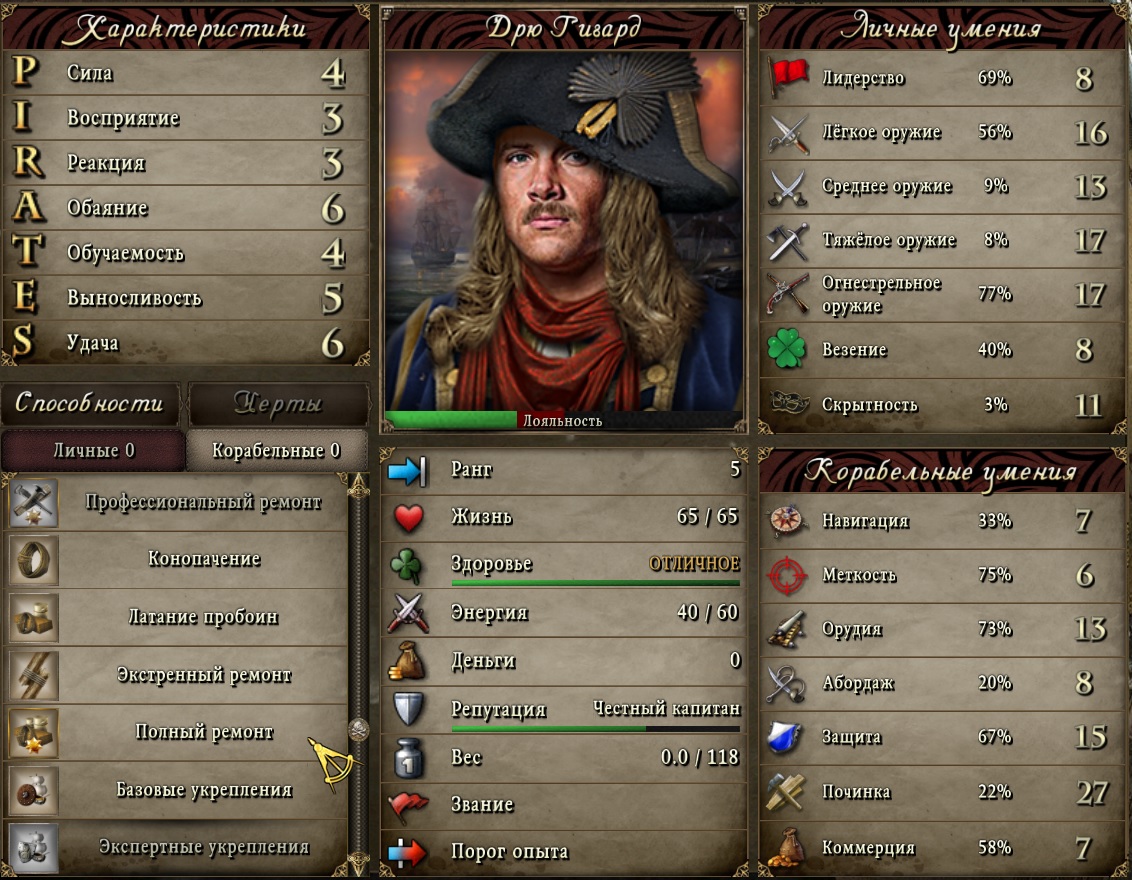
Task: Select the Обаяние characteristic row
Action: coord(186,208)
